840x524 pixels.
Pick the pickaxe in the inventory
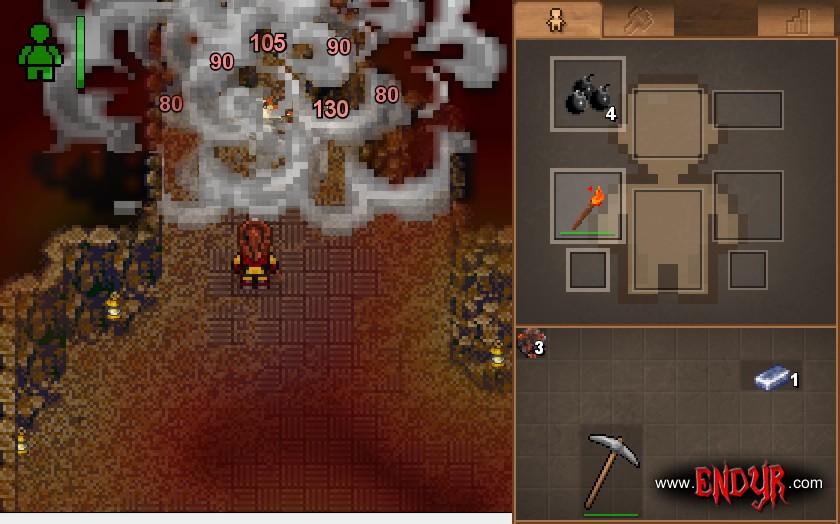610,470
